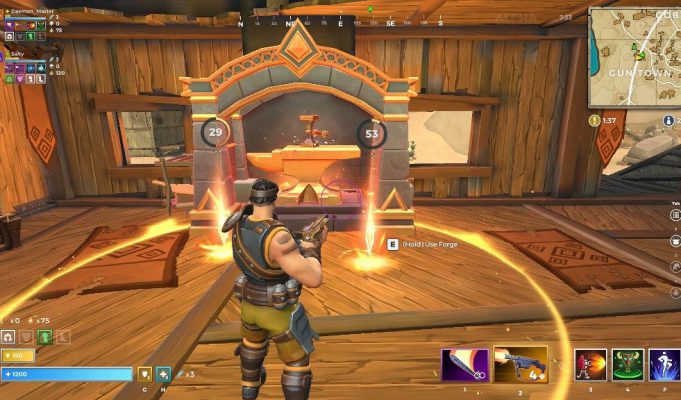681x400 pixels.
Task: Use the health potion slot
Action: coord(163,374)
